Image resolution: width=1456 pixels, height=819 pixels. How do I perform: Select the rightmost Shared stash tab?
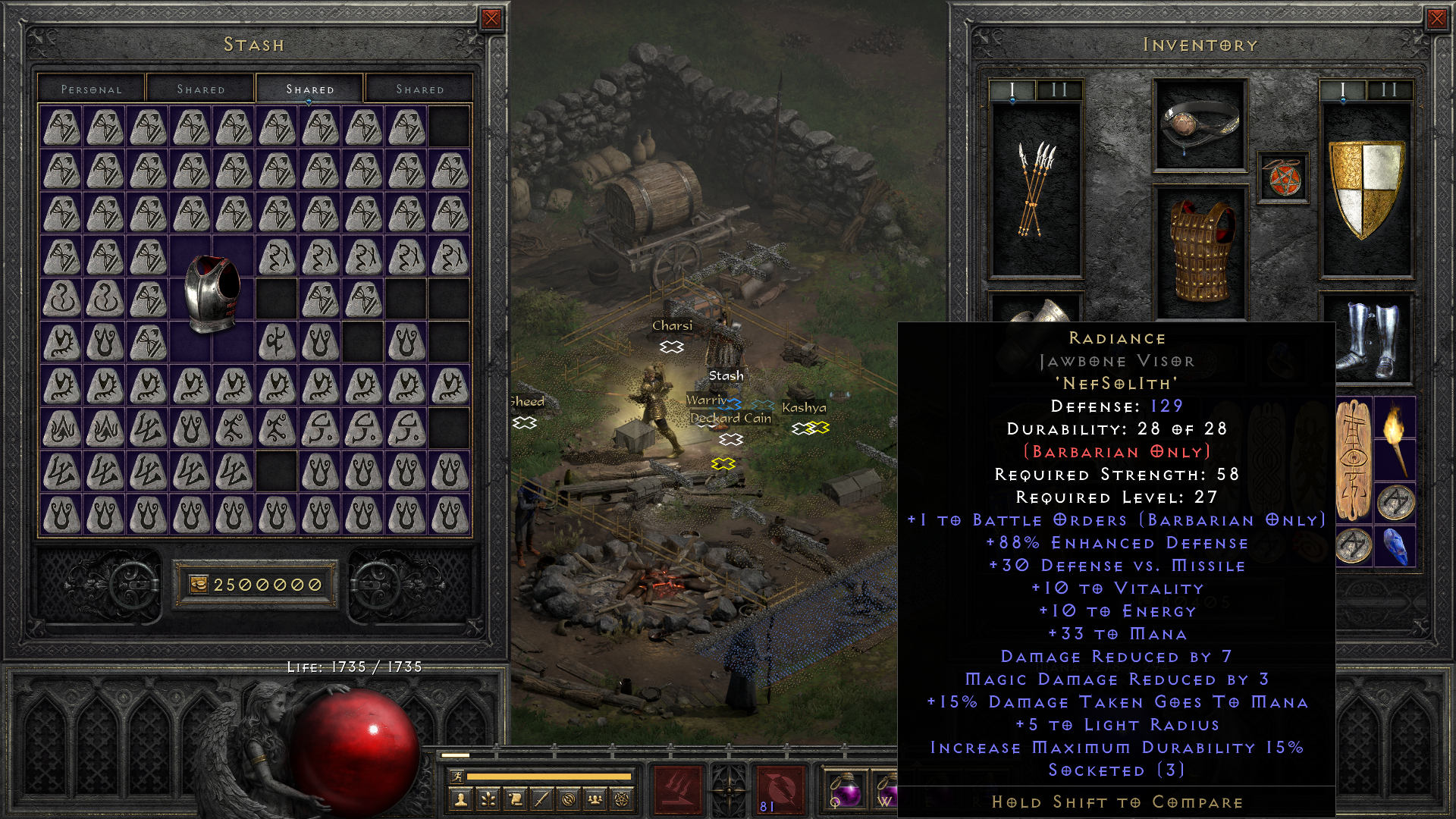point(419,89)
